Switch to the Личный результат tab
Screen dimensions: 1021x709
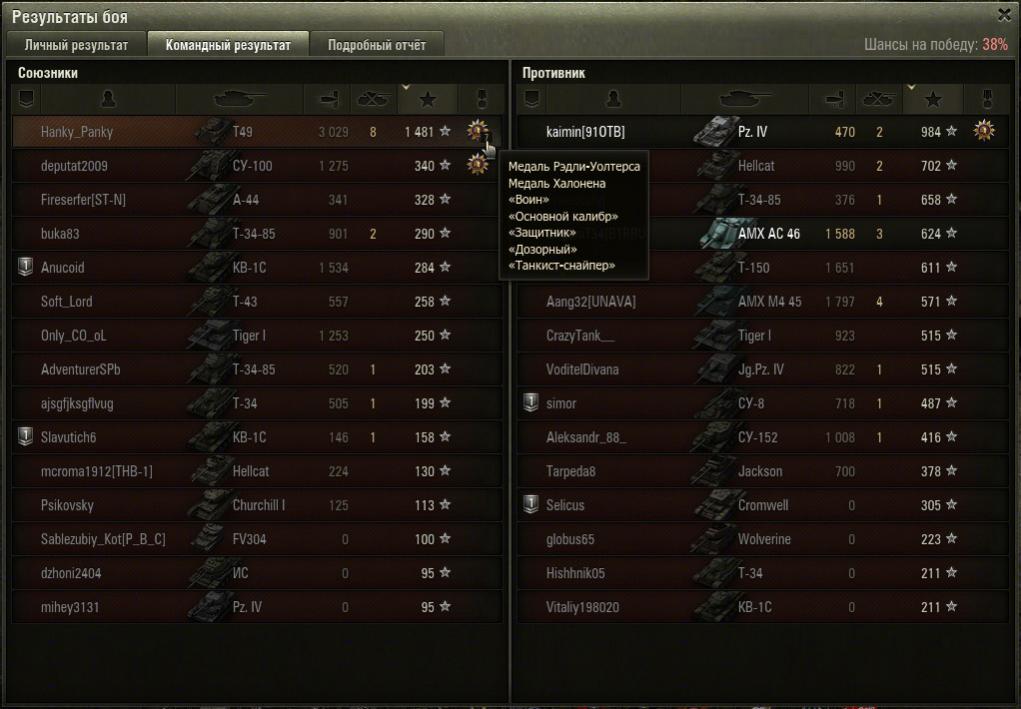point(76,45)
